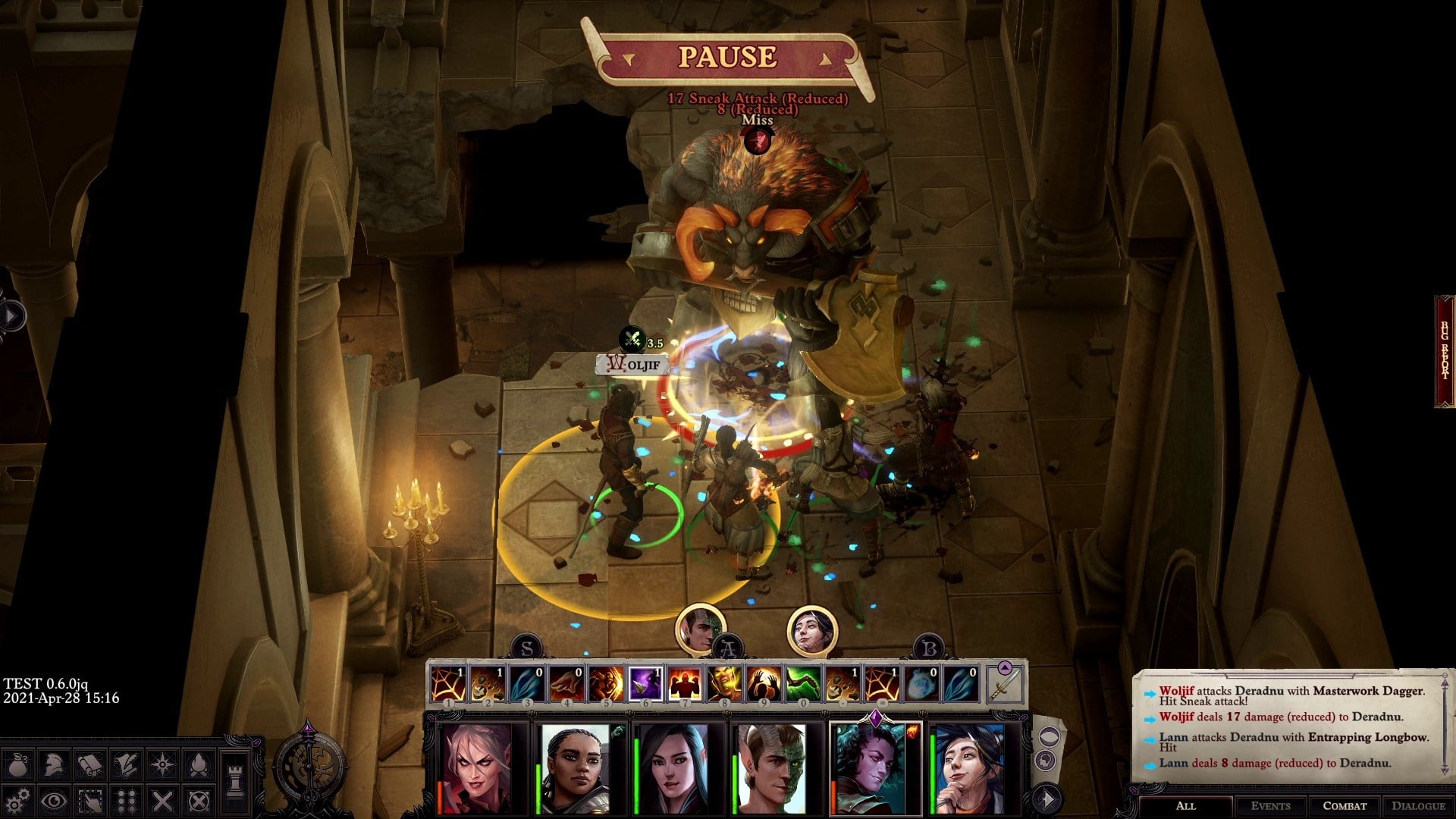This screenshot has height=819, width=1456.
Task: Use the spider web ability in slot 1
Action: (x=448, y=683)
